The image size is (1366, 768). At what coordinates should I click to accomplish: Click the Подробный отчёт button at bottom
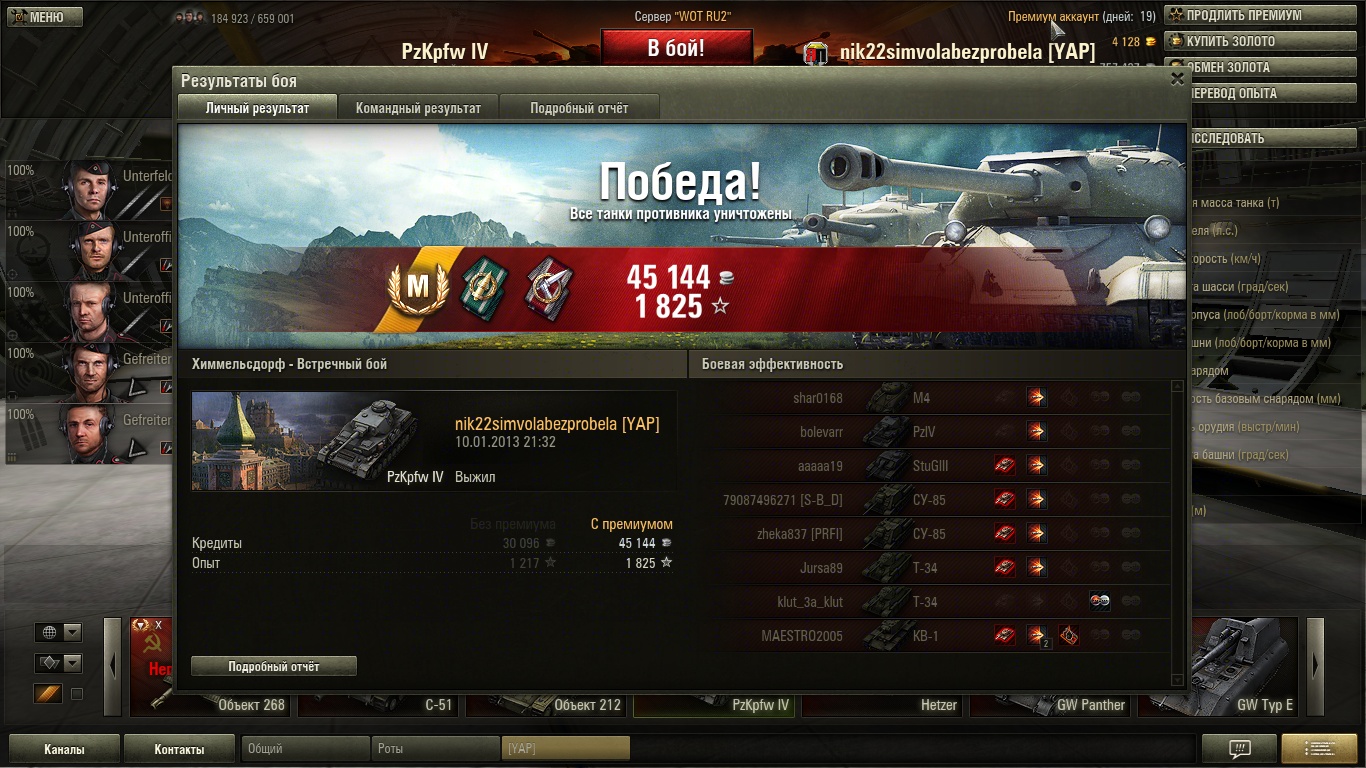274,666
